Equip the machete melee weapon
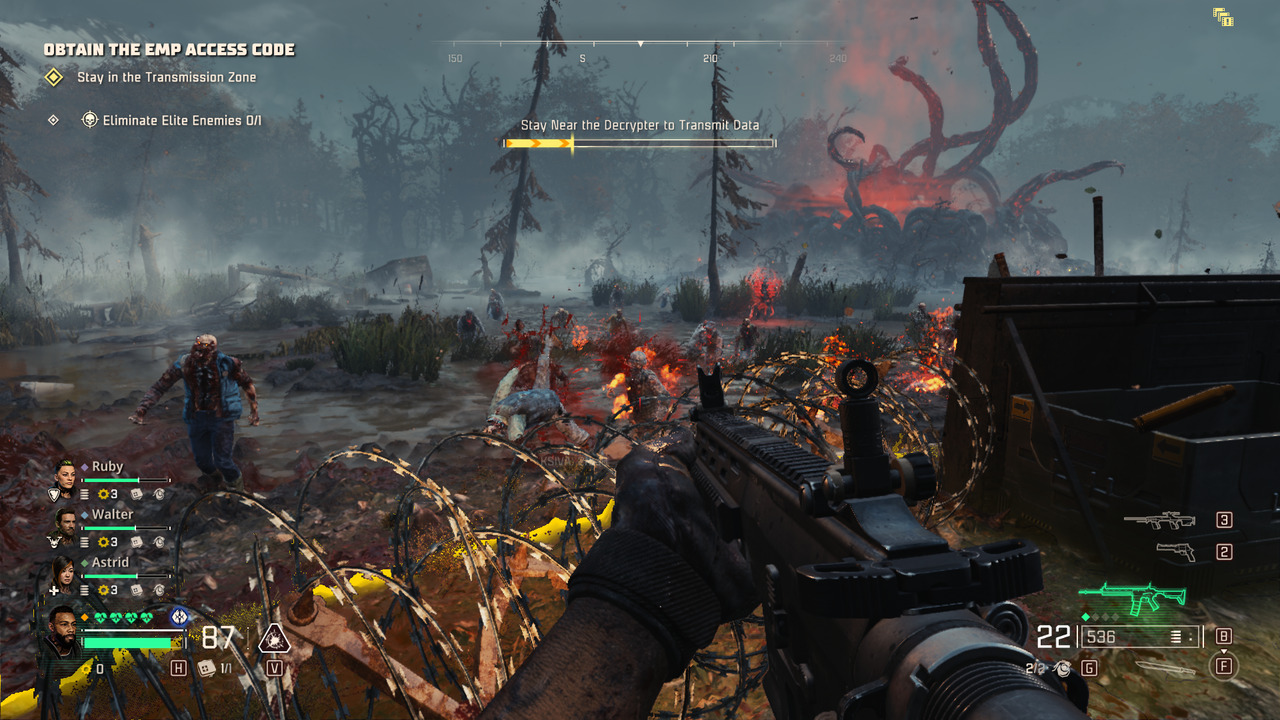Screen dimensions: 1280x720 (1165, 668)
